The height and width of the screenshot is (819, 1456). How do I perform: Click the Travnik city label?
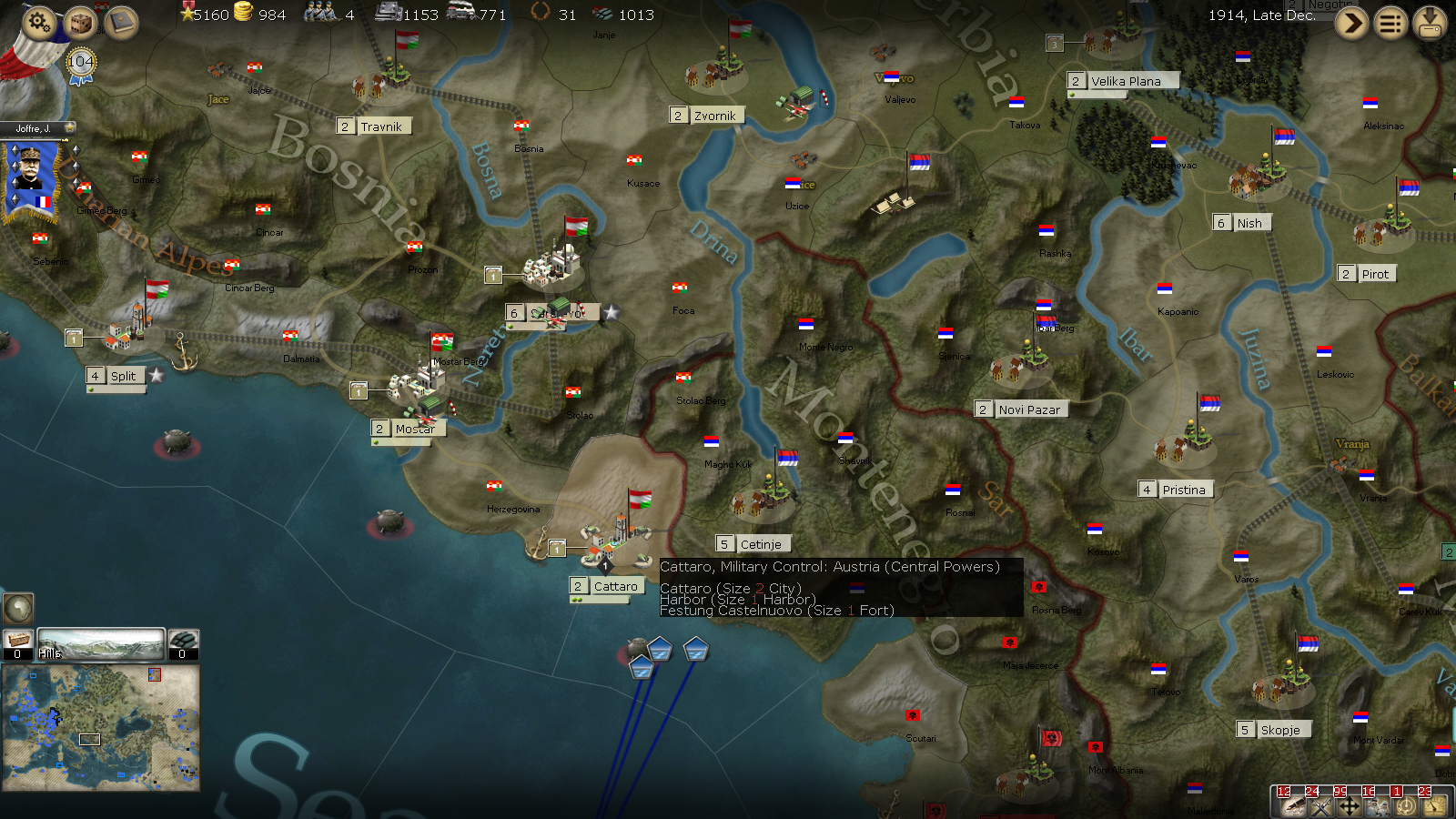(380, 126)
